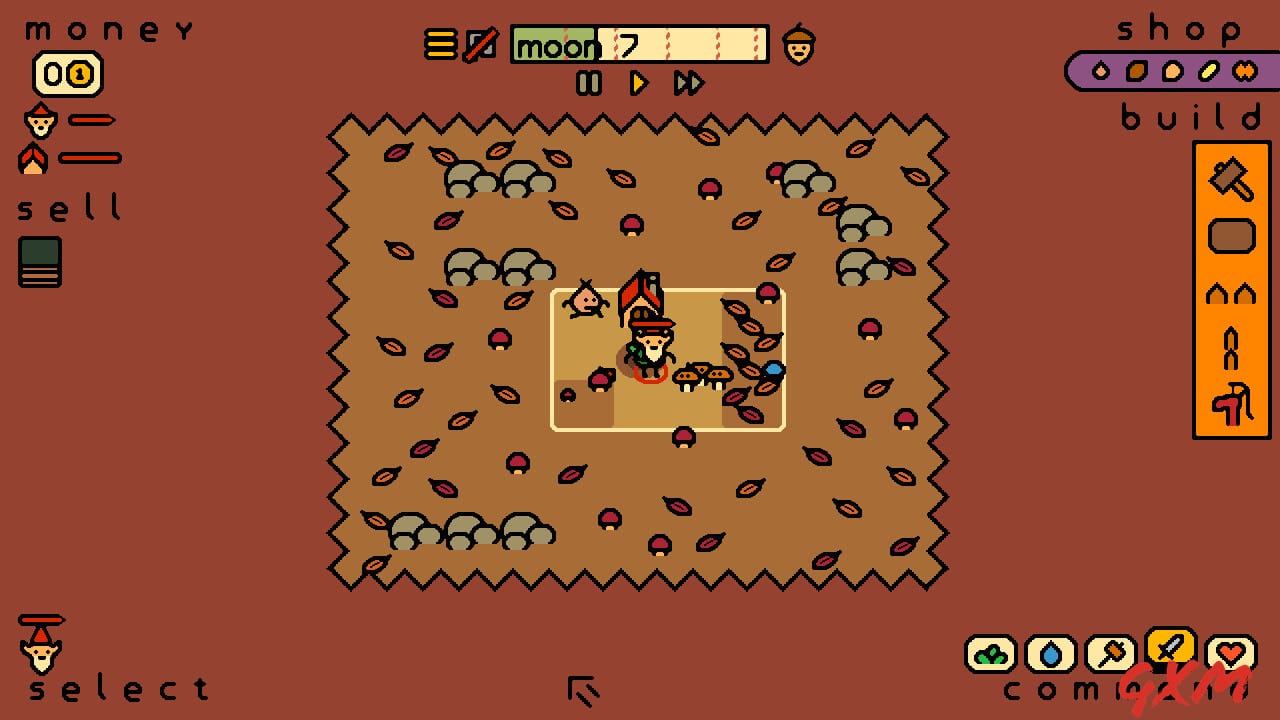The width and height of the screenshot is (1280, 720).
Task: Select the coin stack icon near the top bar
Action: tap(440, 44)
